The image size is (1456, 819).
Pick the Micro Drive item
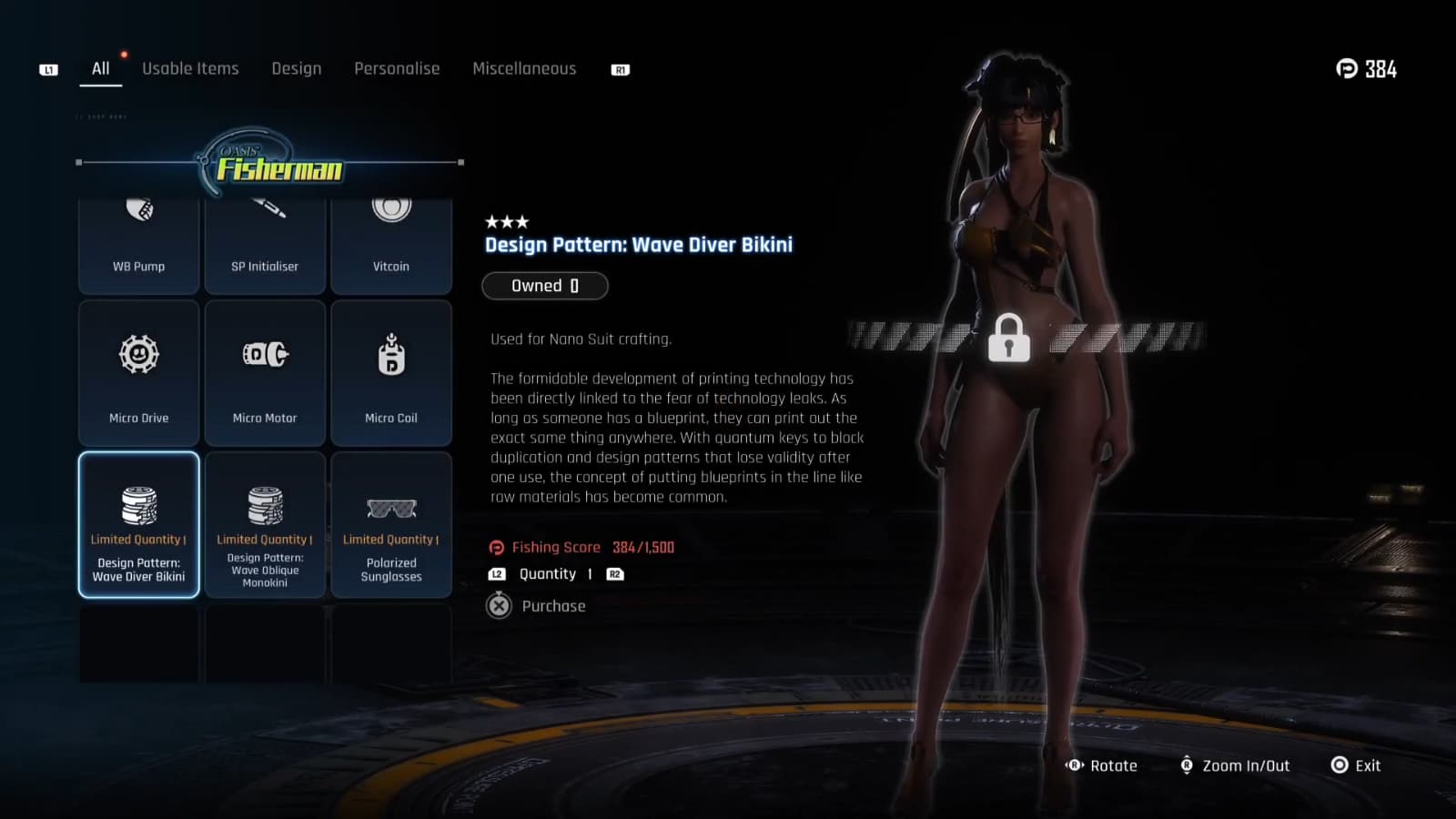pos(139,373)
